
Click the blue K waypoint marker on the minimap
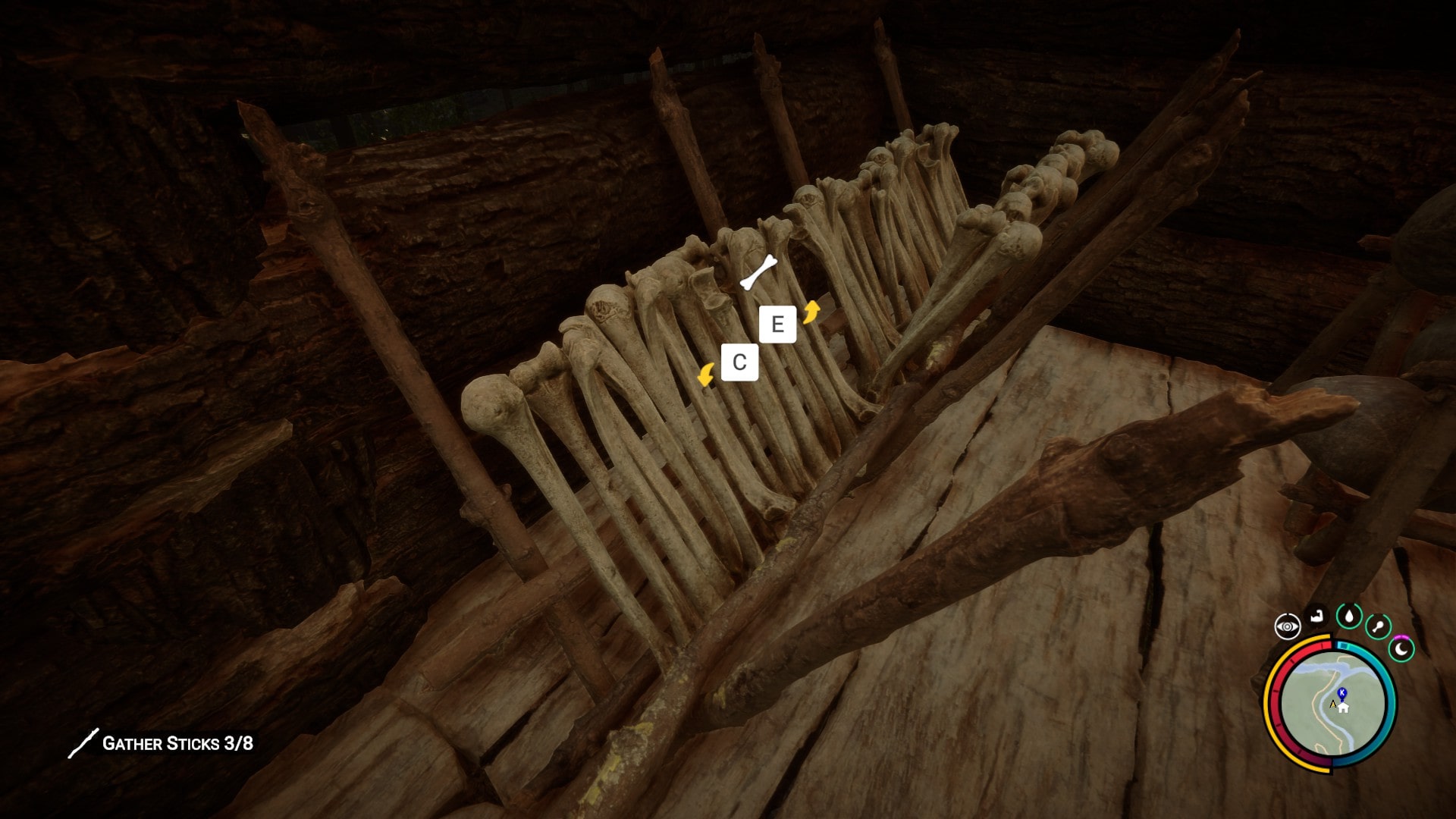tap(1342, 692)
